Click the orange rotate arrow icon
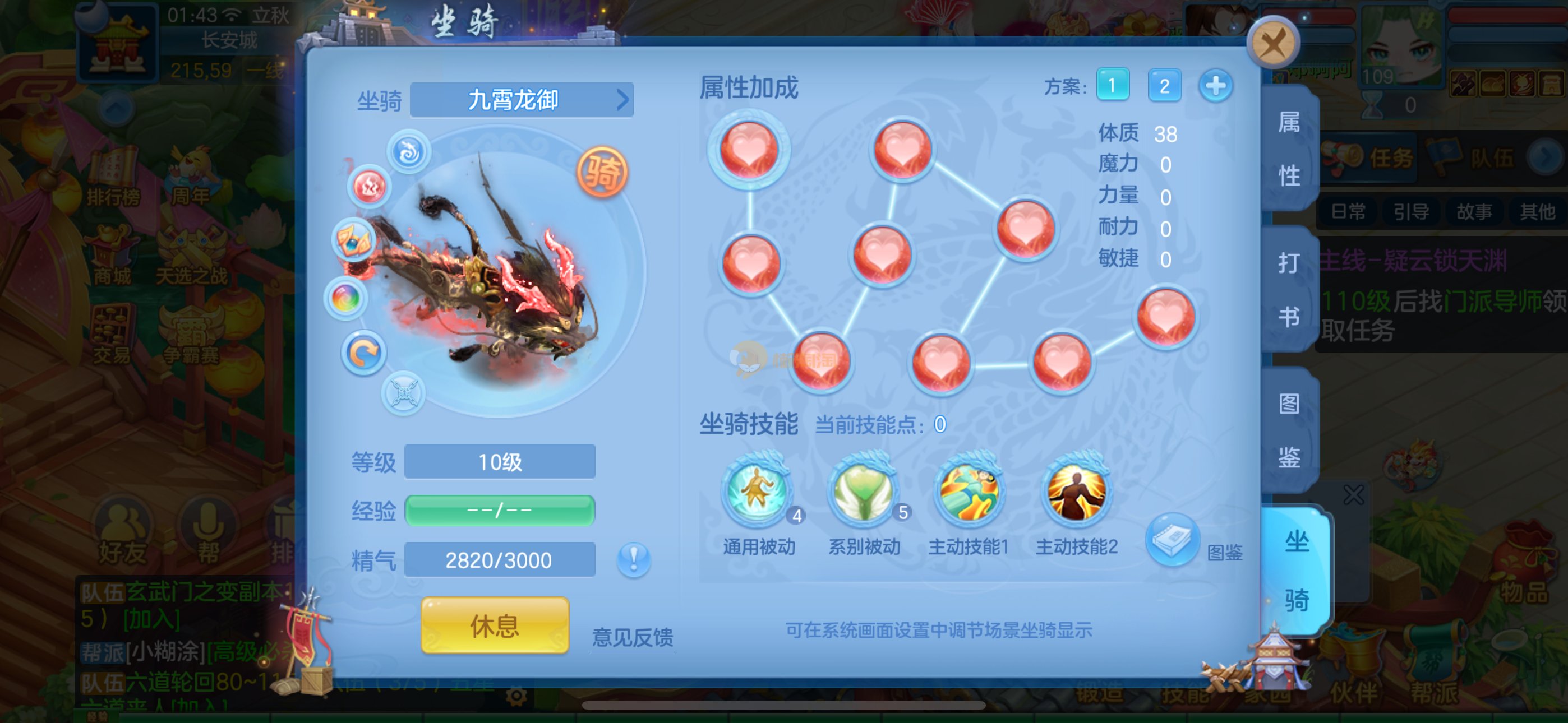Image resolution: width=1568 pixels, height=723 pixels. (363, 353)
